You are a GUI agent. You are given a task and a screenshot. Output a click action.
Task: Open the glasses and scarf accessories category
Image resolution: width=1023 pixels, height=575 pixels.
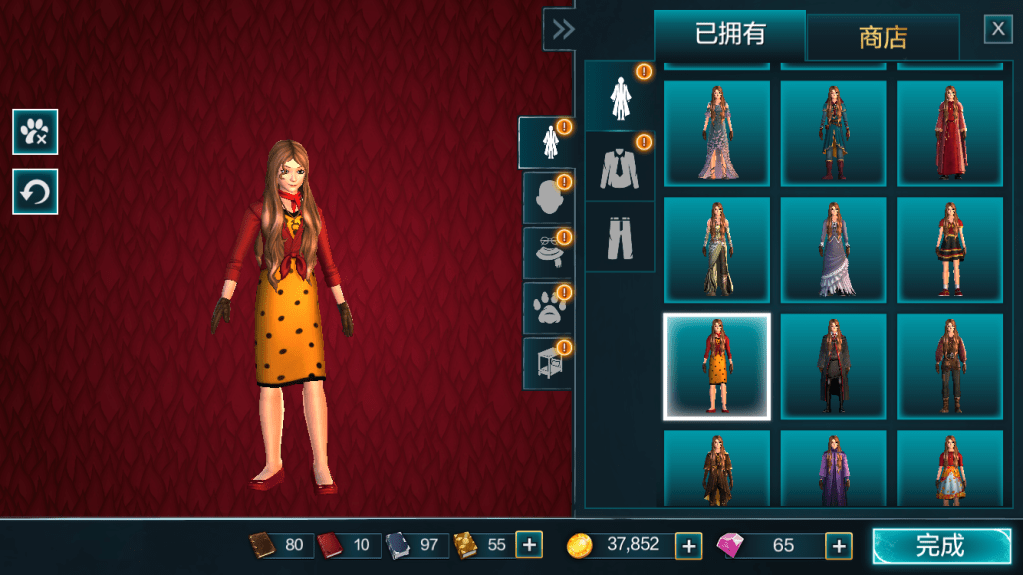pyautogui.click(x=546, y=253)
